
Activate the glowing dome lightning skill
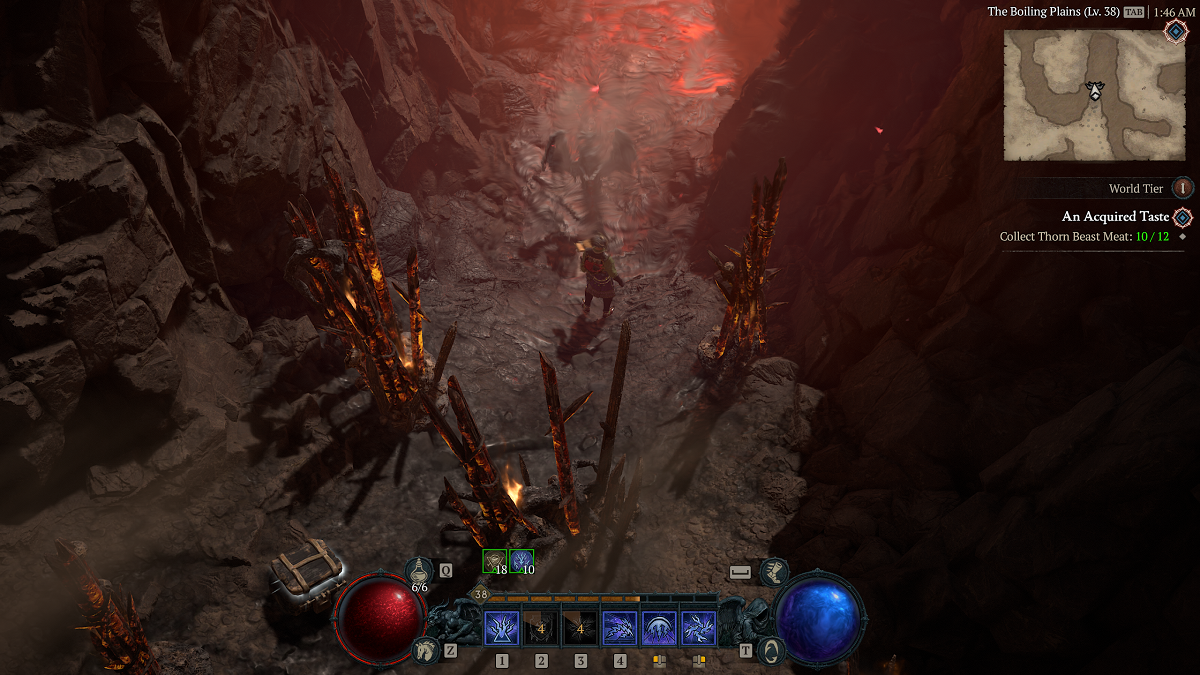pyautogui.click(x=659, y=629)
